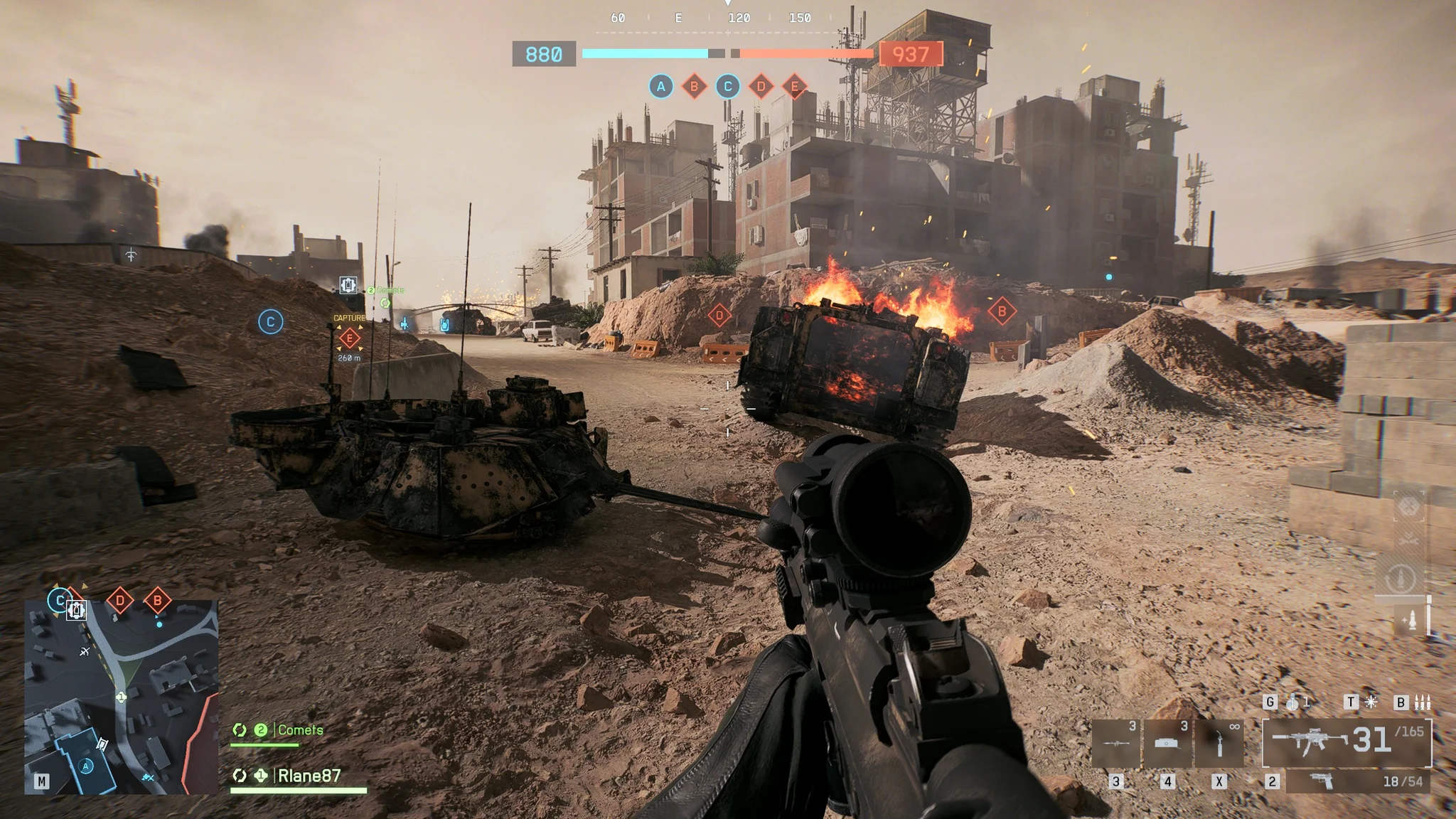Select objective A in the top flag row
The width and height of the screenshot is (1456, 819).
[x=660, y=87]
